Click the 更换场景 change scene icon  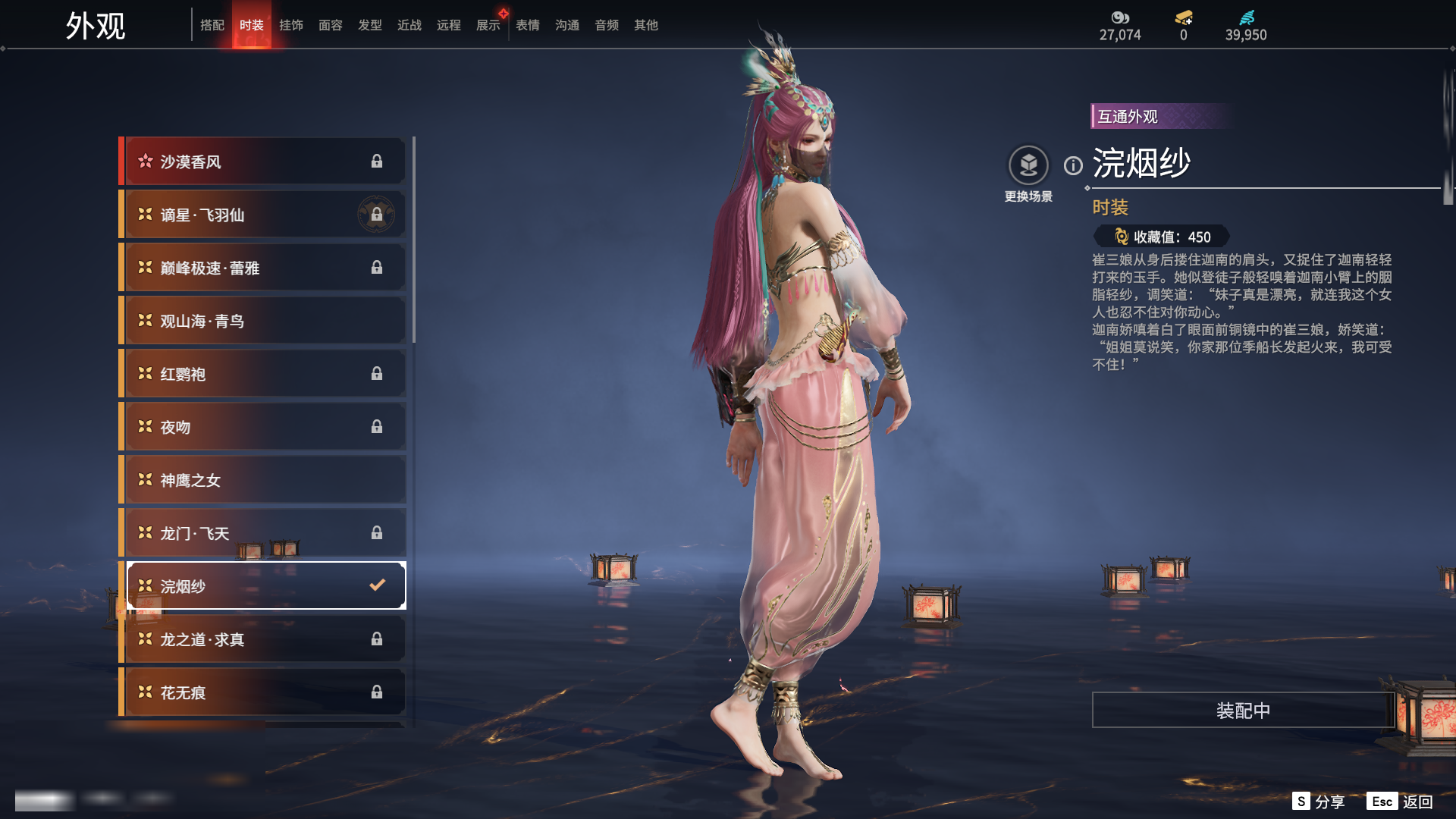pos(1028,165)
